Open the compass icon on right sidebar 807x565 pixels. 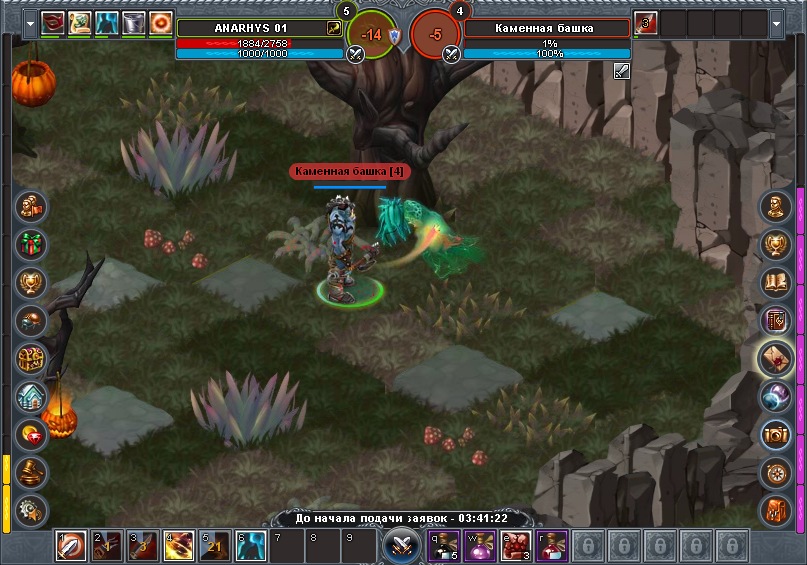coord(776,471)
